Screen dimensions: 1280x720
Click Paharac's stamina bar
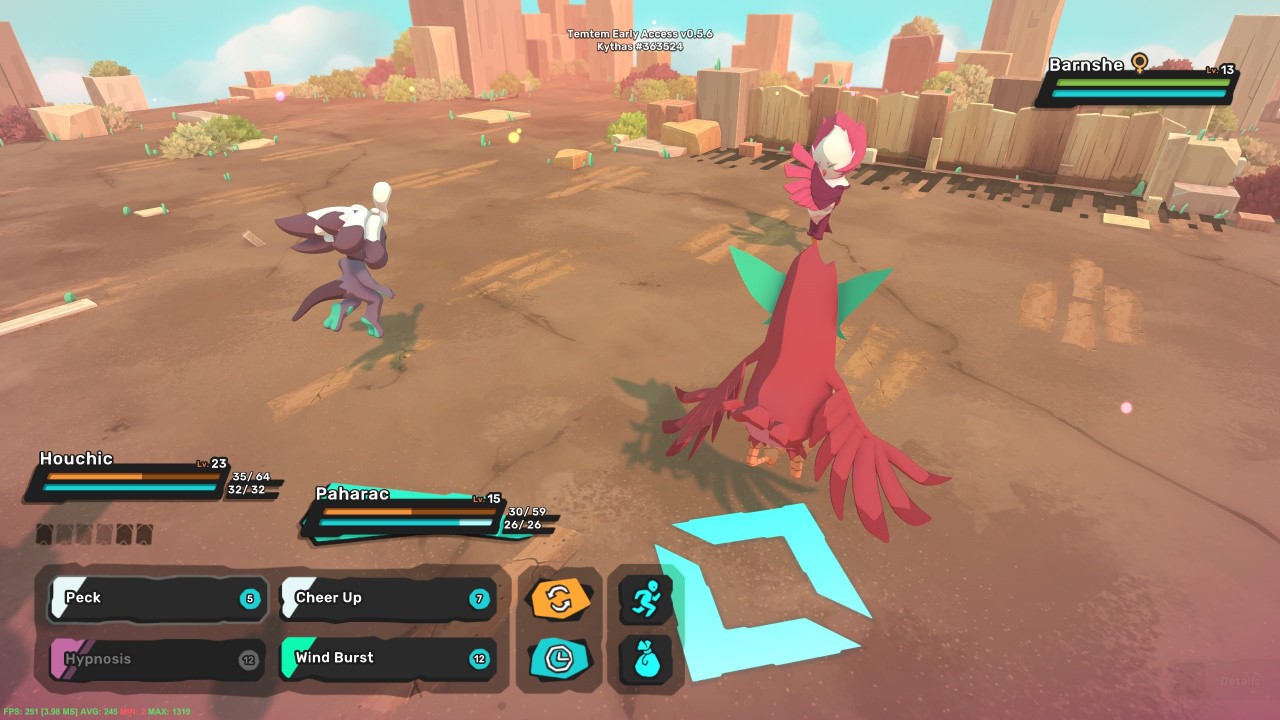coord(405,524)
